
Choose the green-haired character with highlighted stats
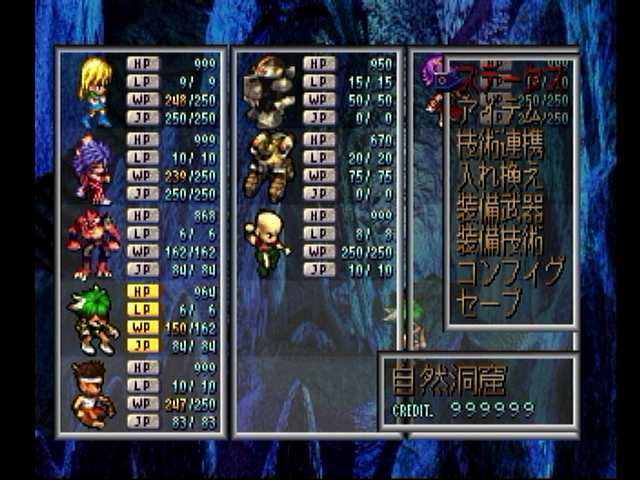click(95, 318)
